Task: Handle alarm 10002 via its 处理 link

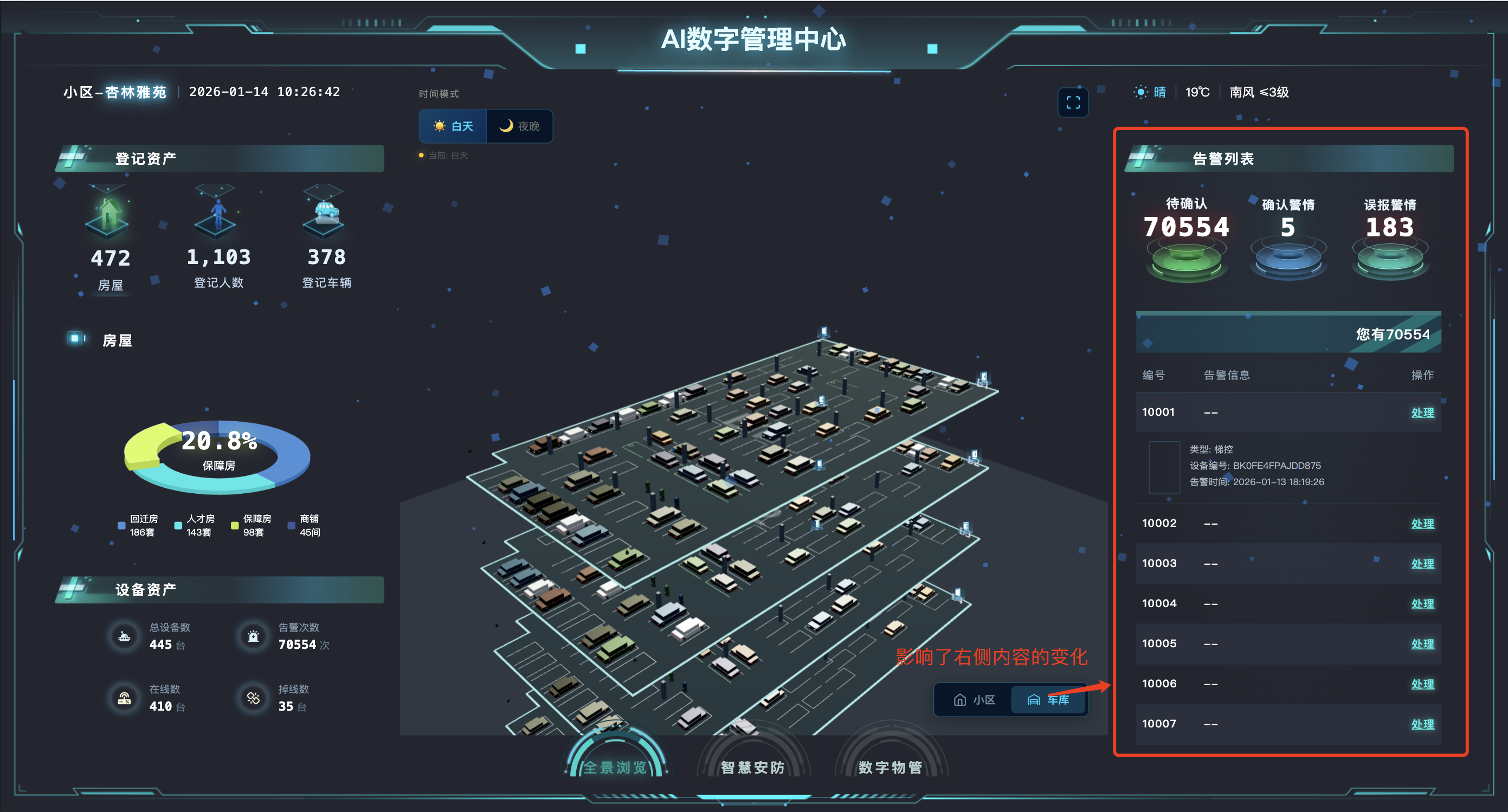Action: [1422, 524]
